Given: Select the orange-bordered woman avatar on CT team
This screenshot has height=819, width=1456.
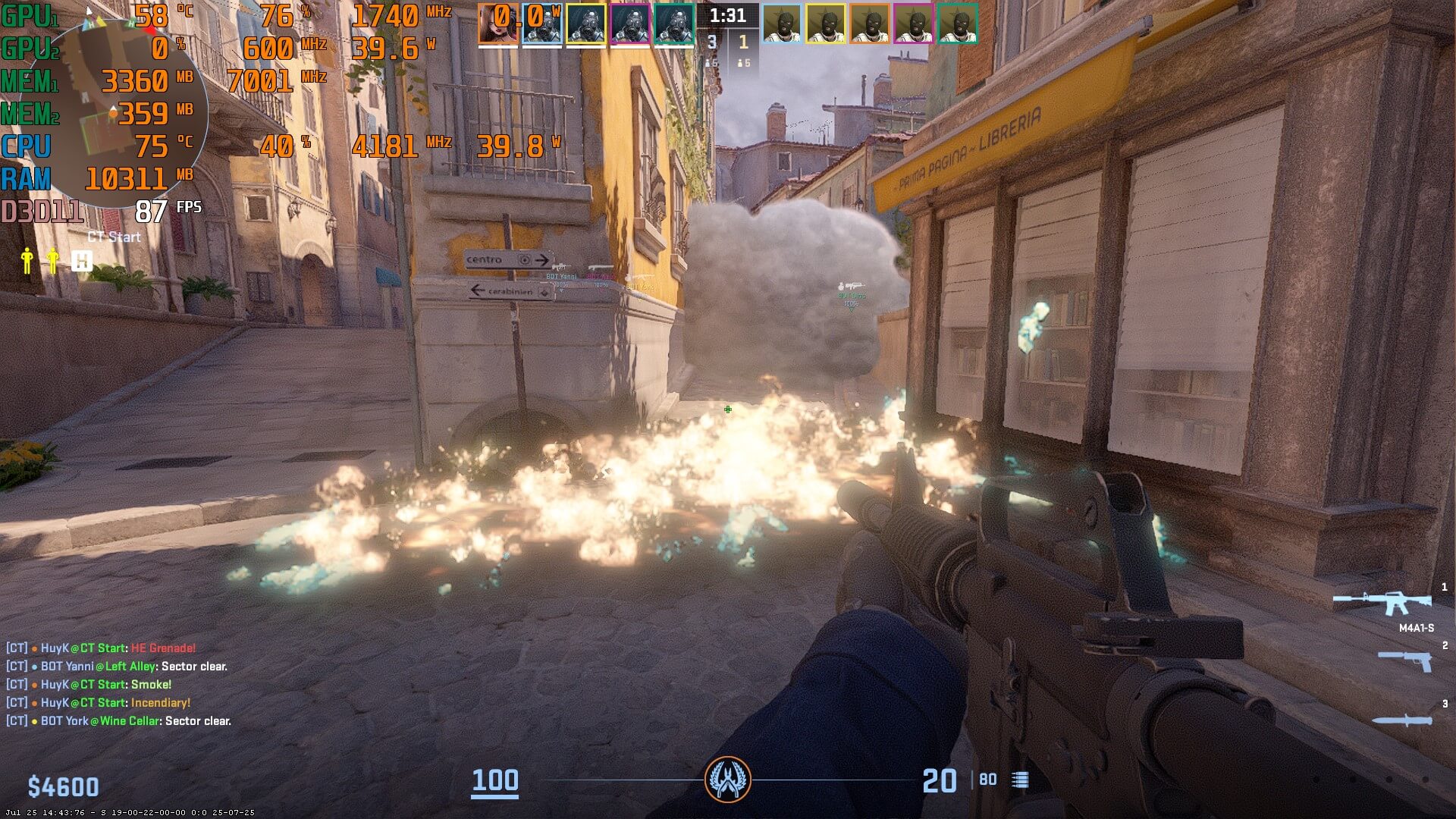Looking at the screenshot, I should [497, 23].
